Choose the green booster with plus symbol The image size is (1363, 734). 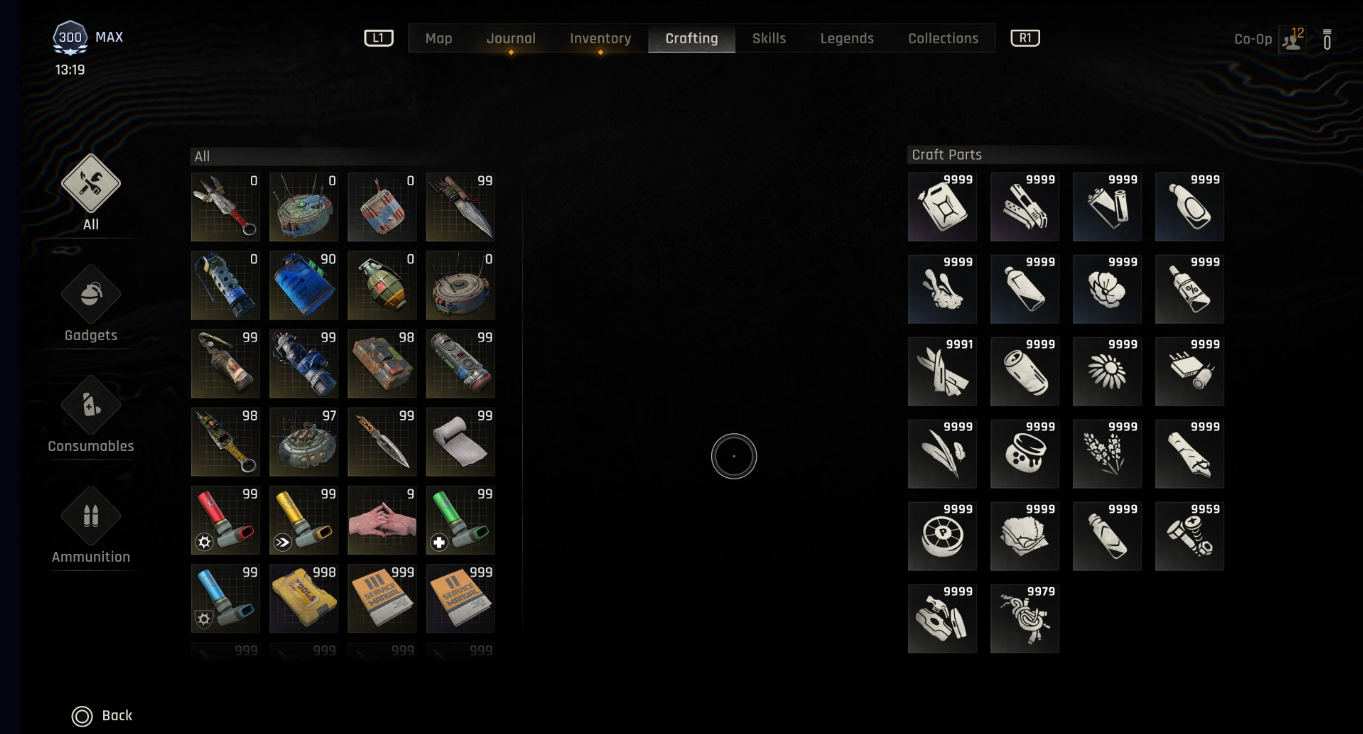click(460, 521)
